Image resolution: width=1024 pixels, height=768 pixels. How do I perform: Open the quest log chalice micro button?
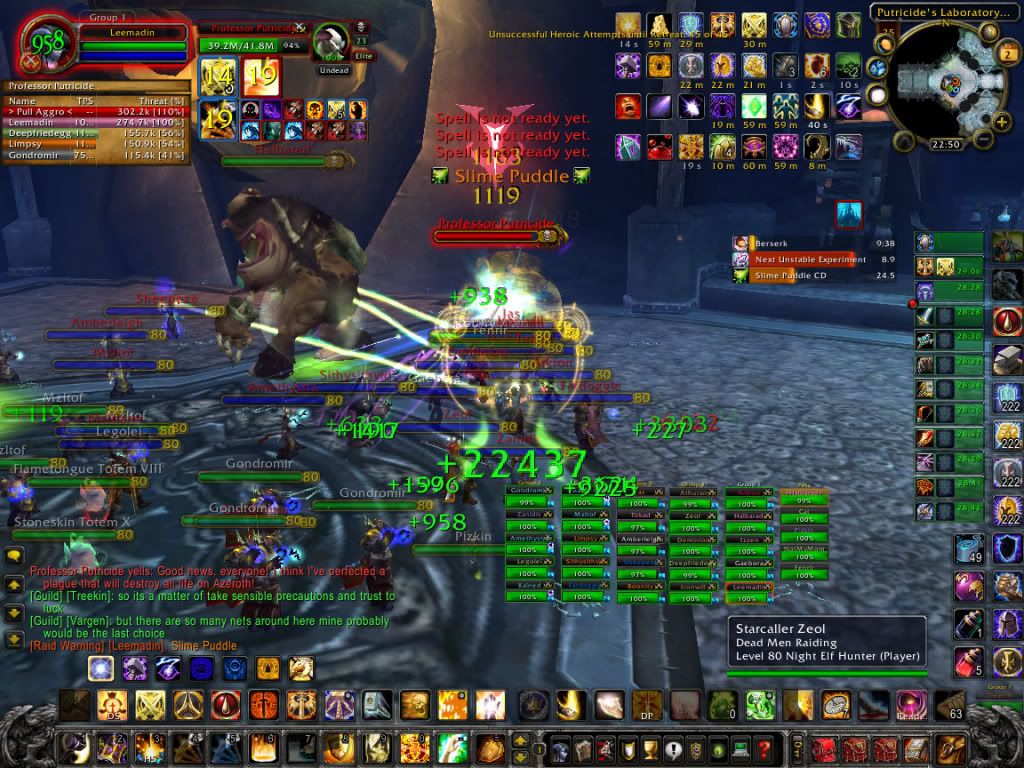pos(651,748)
